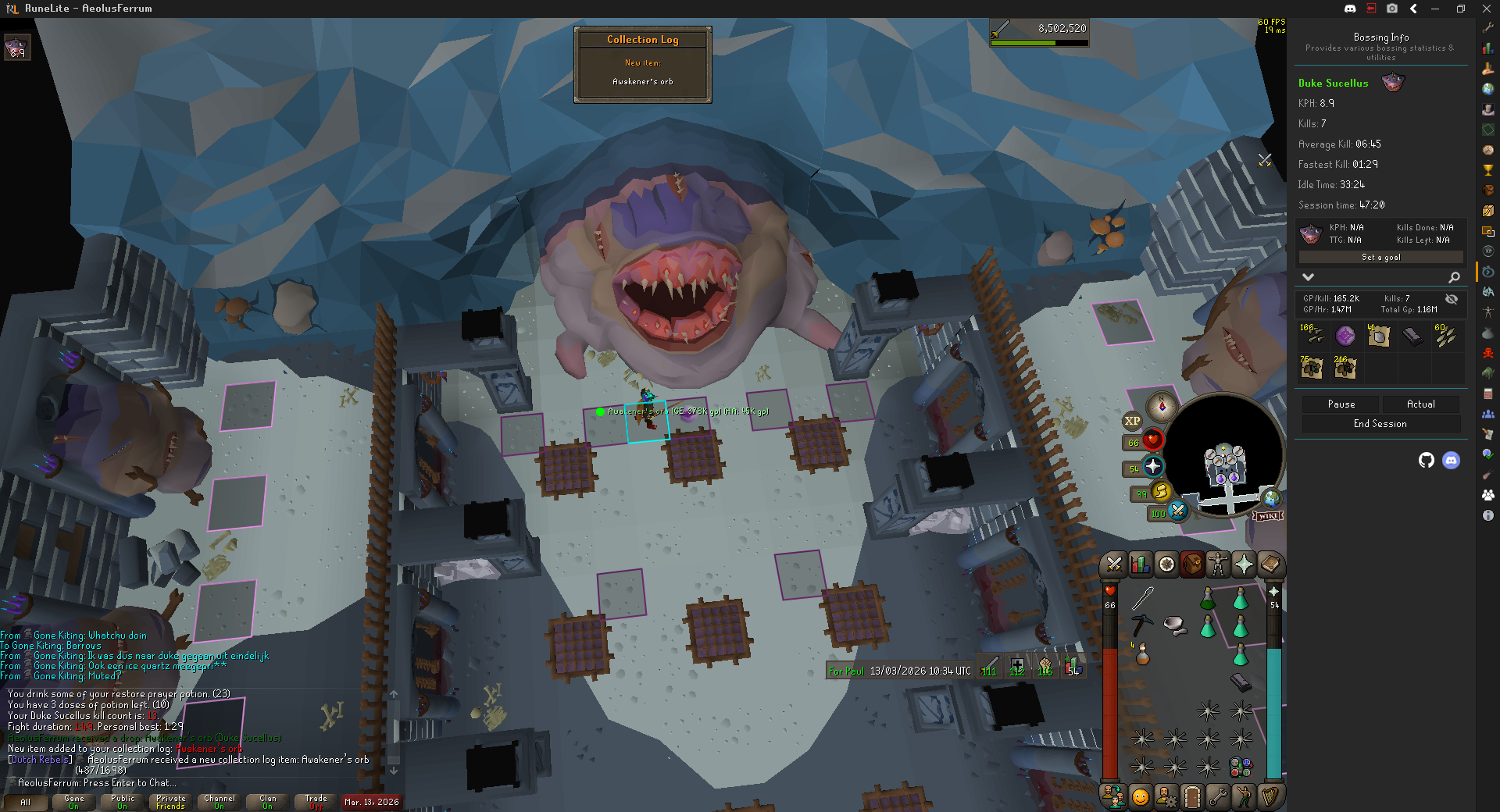Open the spellbook tab
This screenshot has width=1500, height=812.
coord(1270,564)
